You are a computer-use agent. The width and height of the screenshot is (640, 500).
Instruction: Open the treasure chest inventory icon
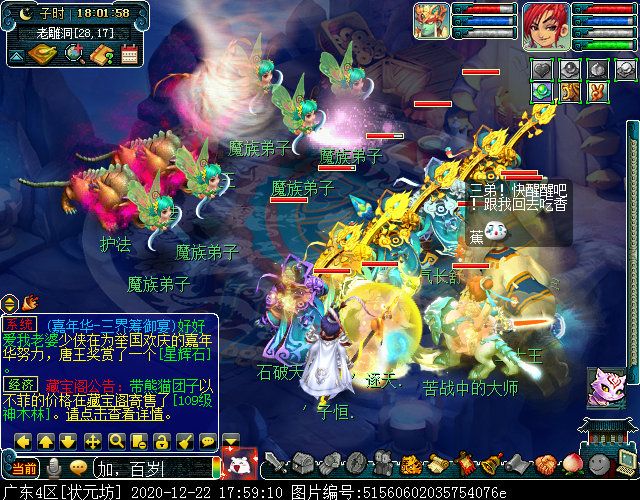point(304,464)
